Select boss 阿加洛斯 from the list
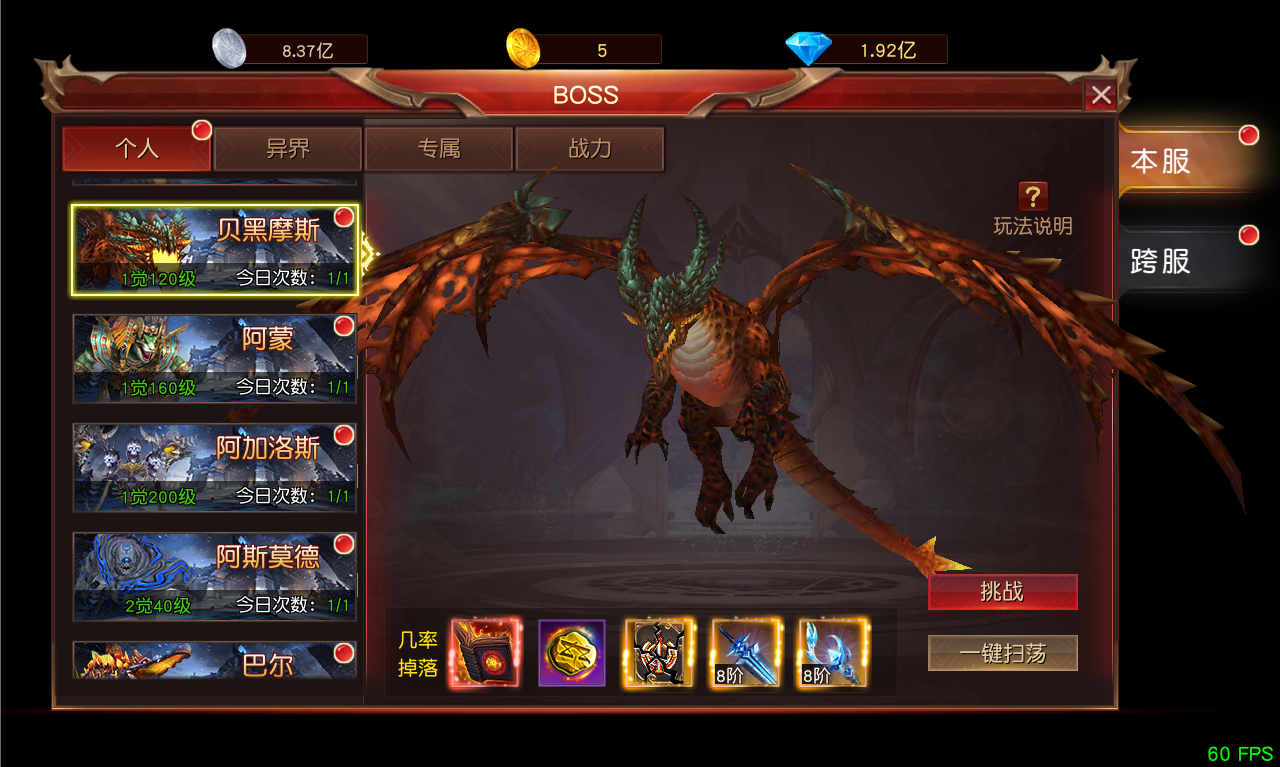The height and width of the screenshot is (767, 1280). tap(213, 467)
